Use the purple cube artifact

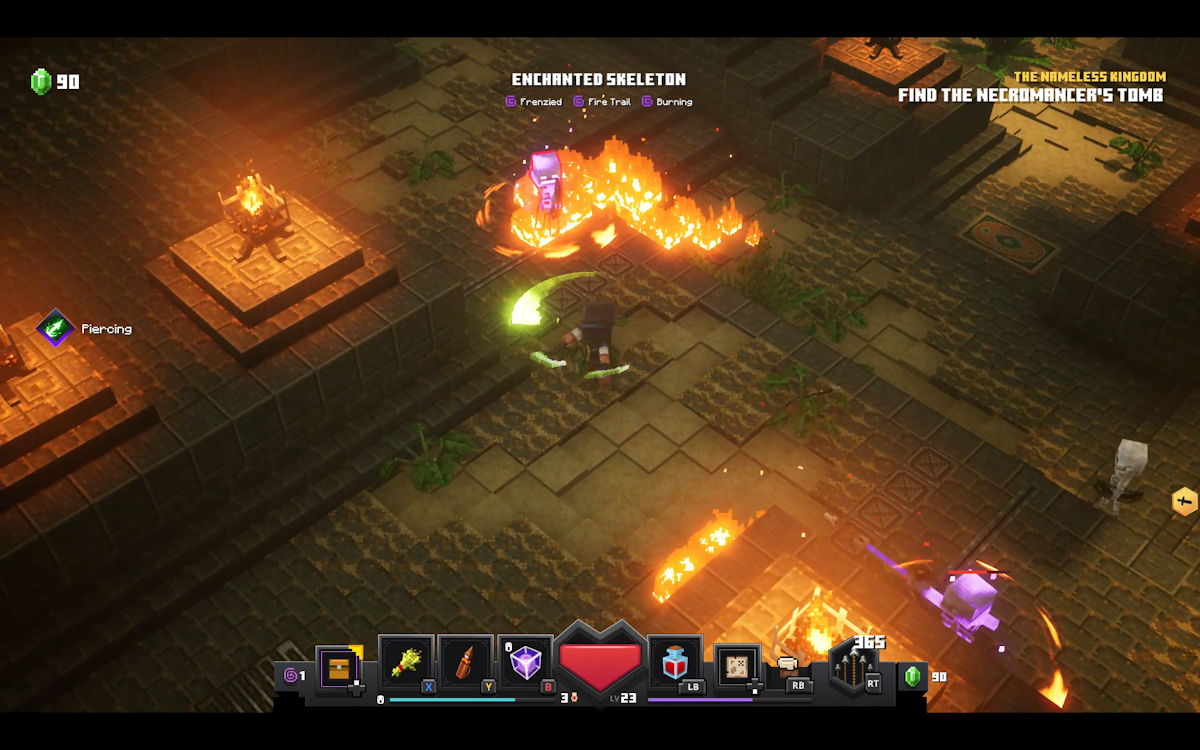525,661
